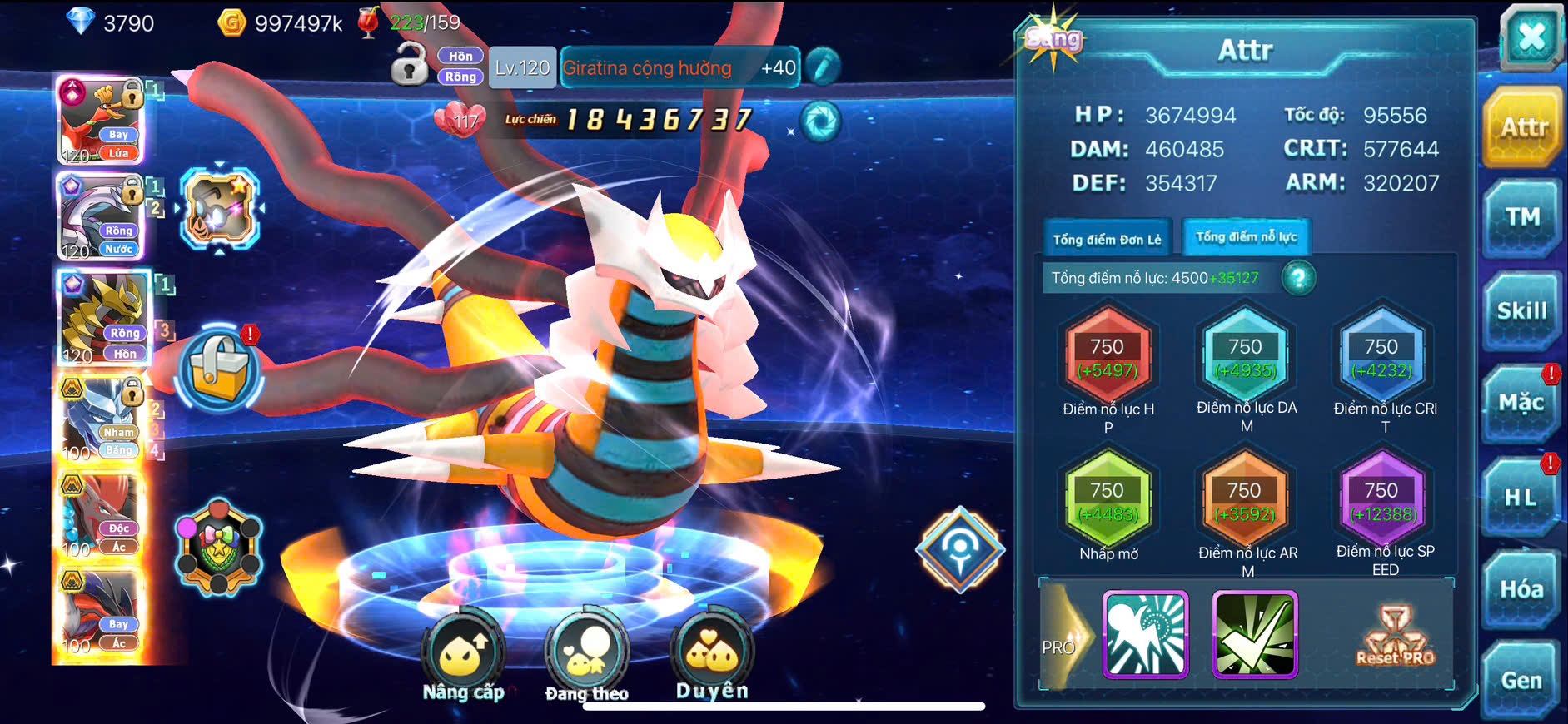
Task: Close the attribute panel with the X button
Action: click(x=1531, y=37)
